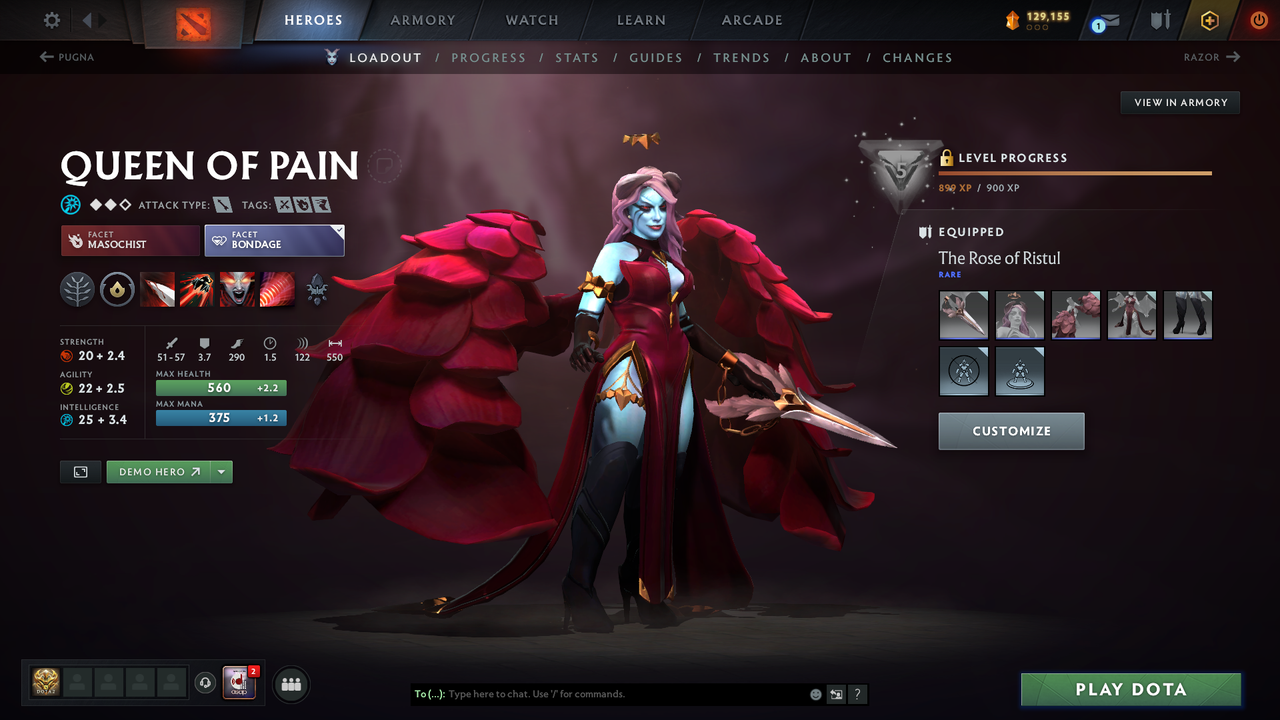This screenshot has height=720, width=1280.
Task: Select the Sonic Wave ultimate icon
Action: tap(277, 290)
